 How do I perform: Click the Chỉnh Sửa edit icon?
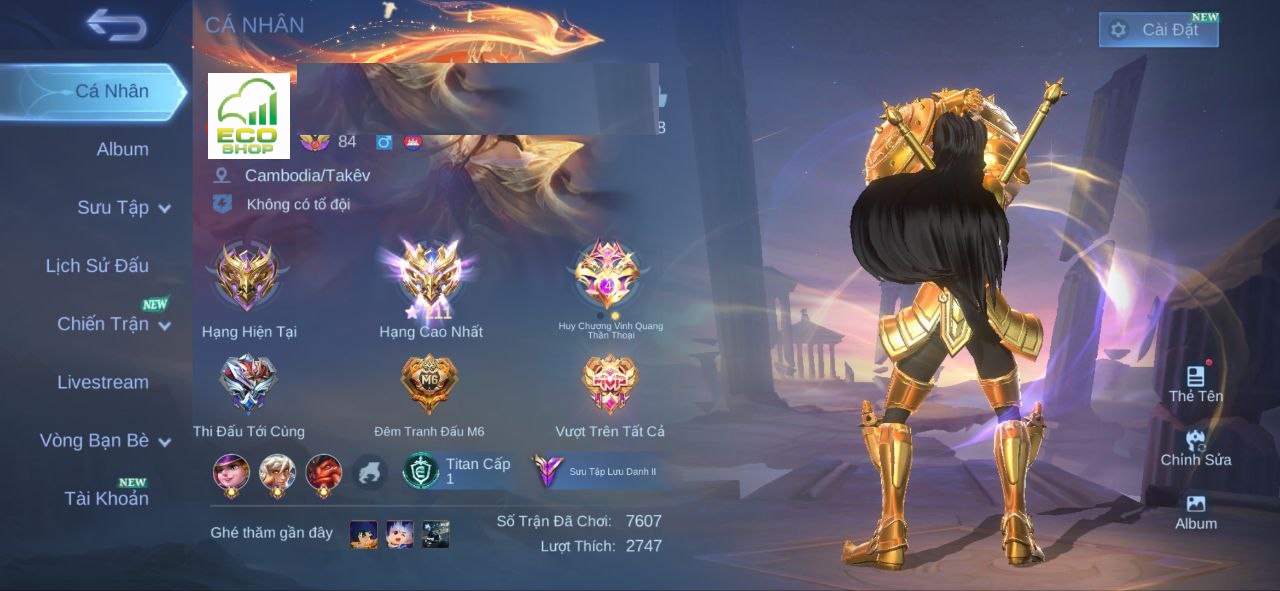1195,445
